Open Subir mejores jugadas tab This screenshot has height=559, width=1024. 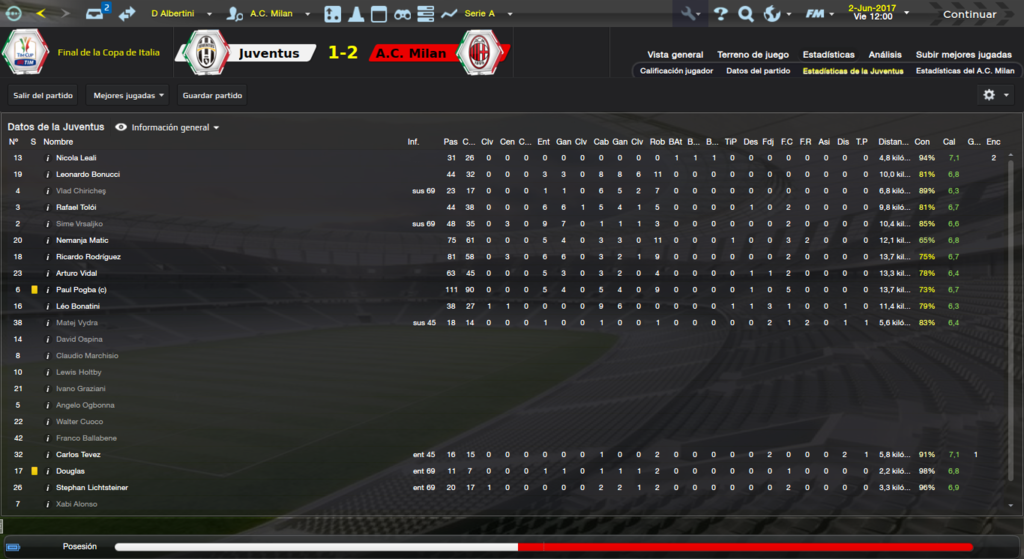click(963, 55)
